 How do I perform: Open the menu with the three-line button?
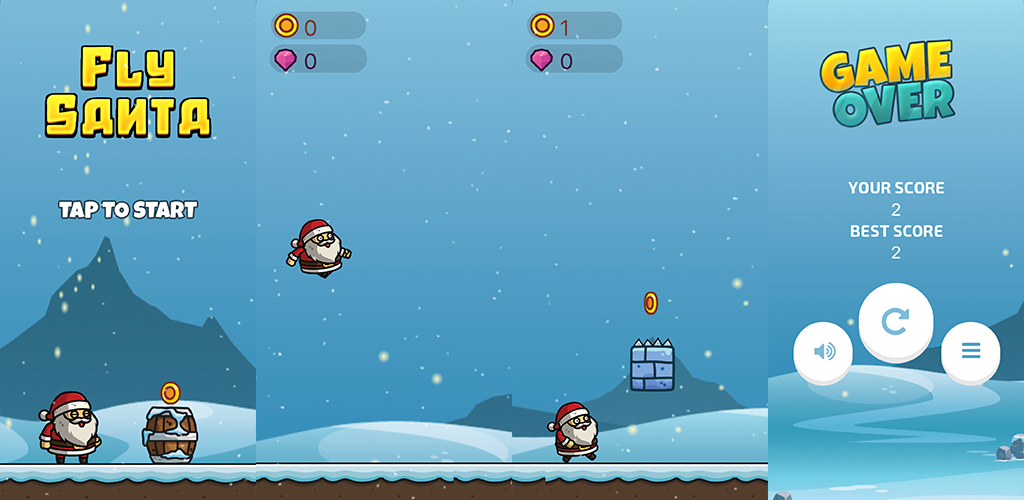[x=970, y=351]
